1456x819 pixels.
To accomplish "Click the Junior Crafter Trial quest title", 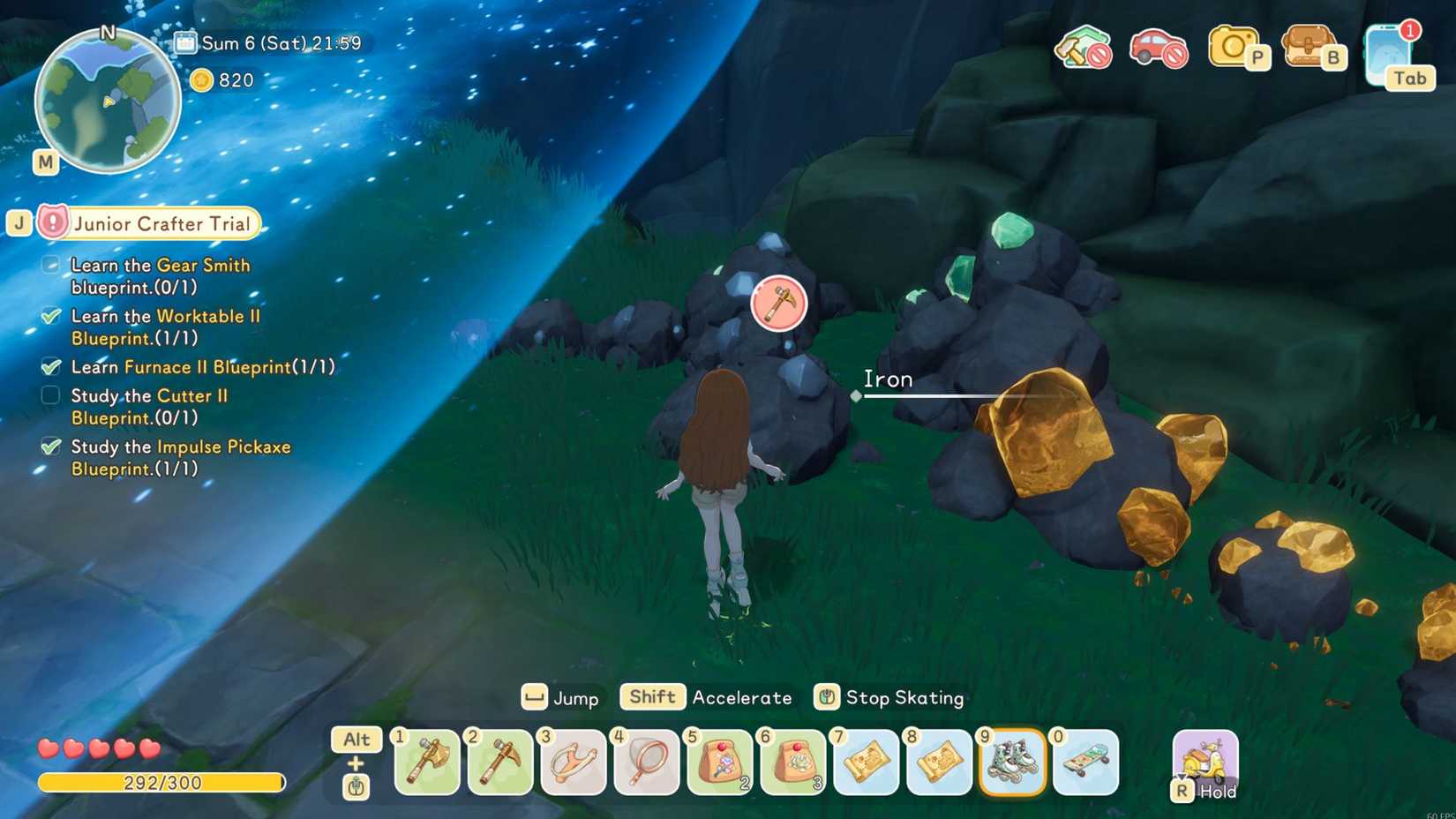I will coord(161,223).
